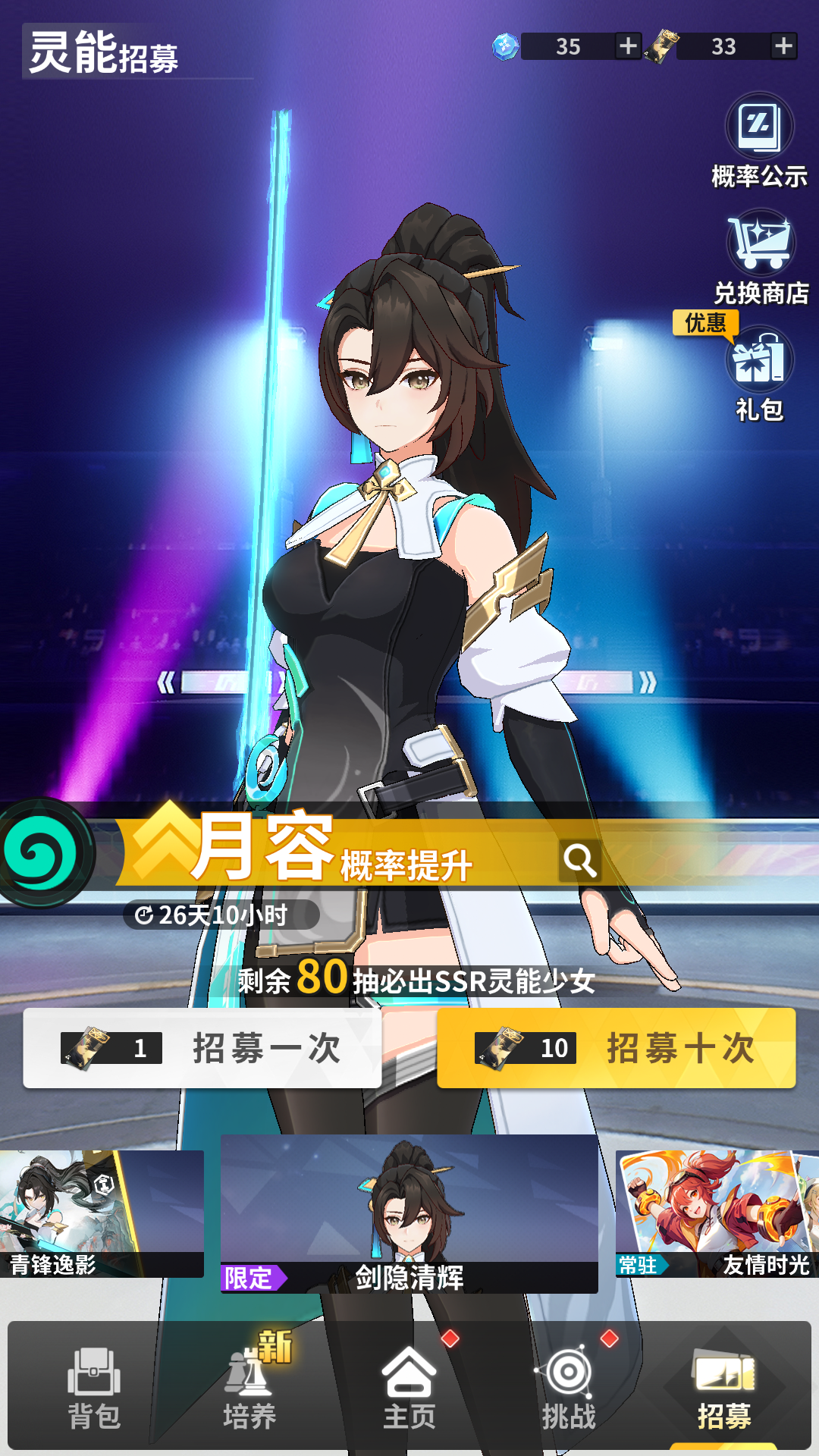The height and width of the screenshot is (1456, 819).
Task: Select the 友情时光 permanent banner
Action: (717, 1213)
